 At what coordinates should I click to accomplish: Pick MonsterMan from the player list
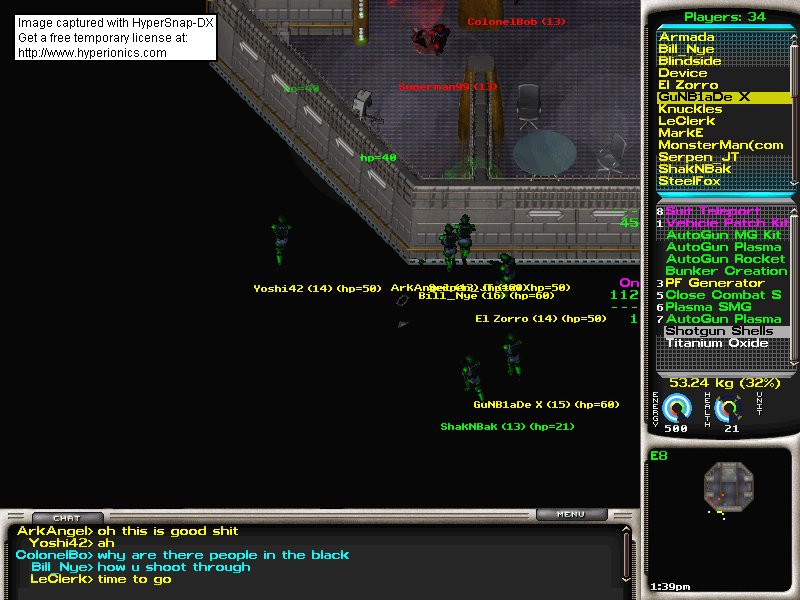(x=720, y=145)
